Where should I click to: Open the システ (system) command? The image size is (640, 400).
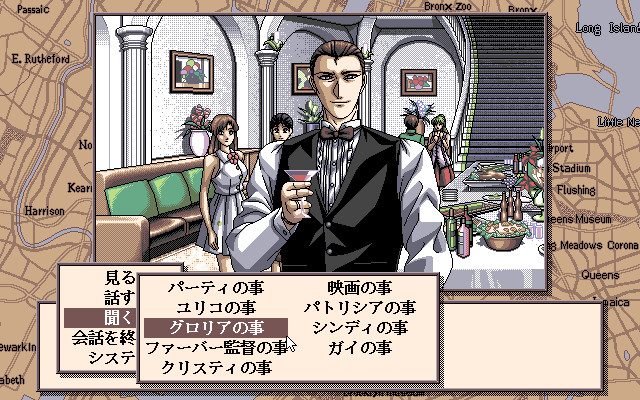pyautogui.click(x=110, y=357)
